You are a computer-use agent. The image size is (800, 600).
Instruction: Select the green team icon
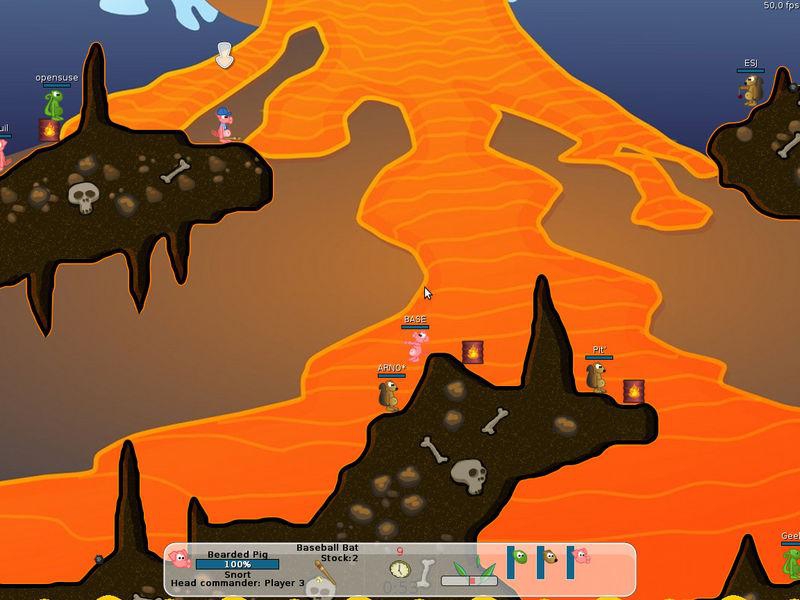(521, 553)
